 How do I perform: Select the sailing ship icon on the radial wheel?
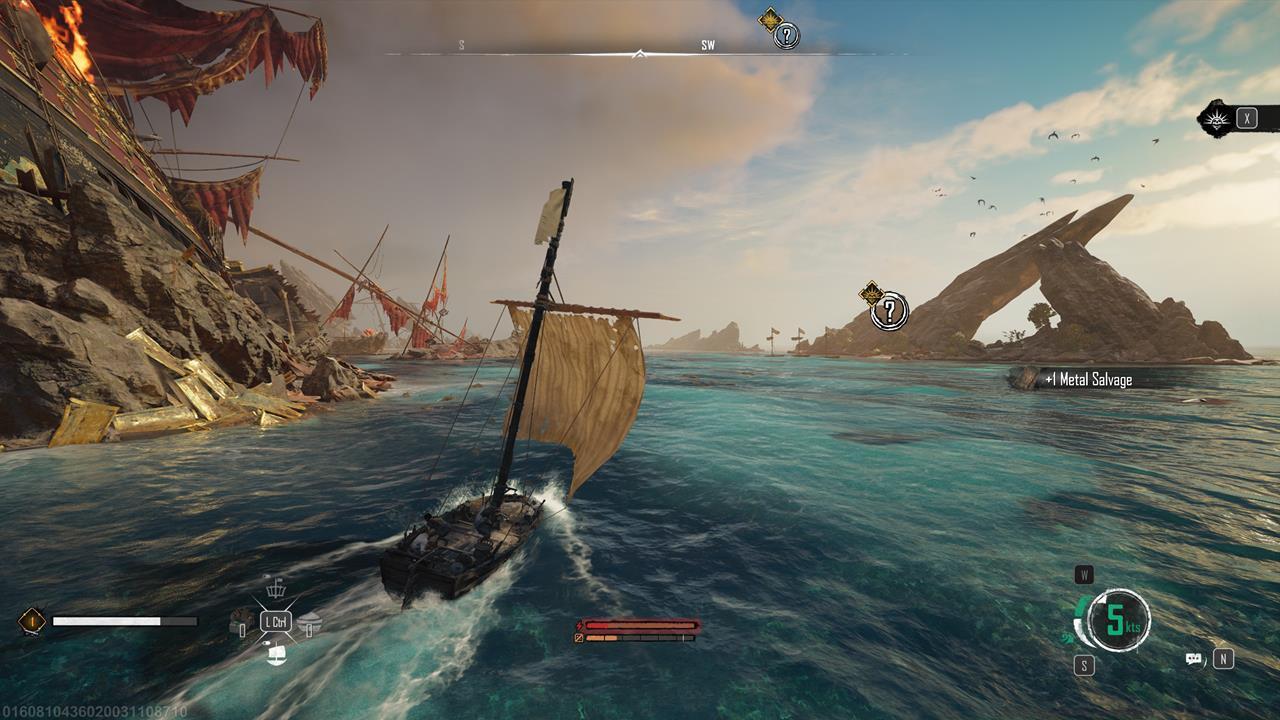click(x=277, y=654)
